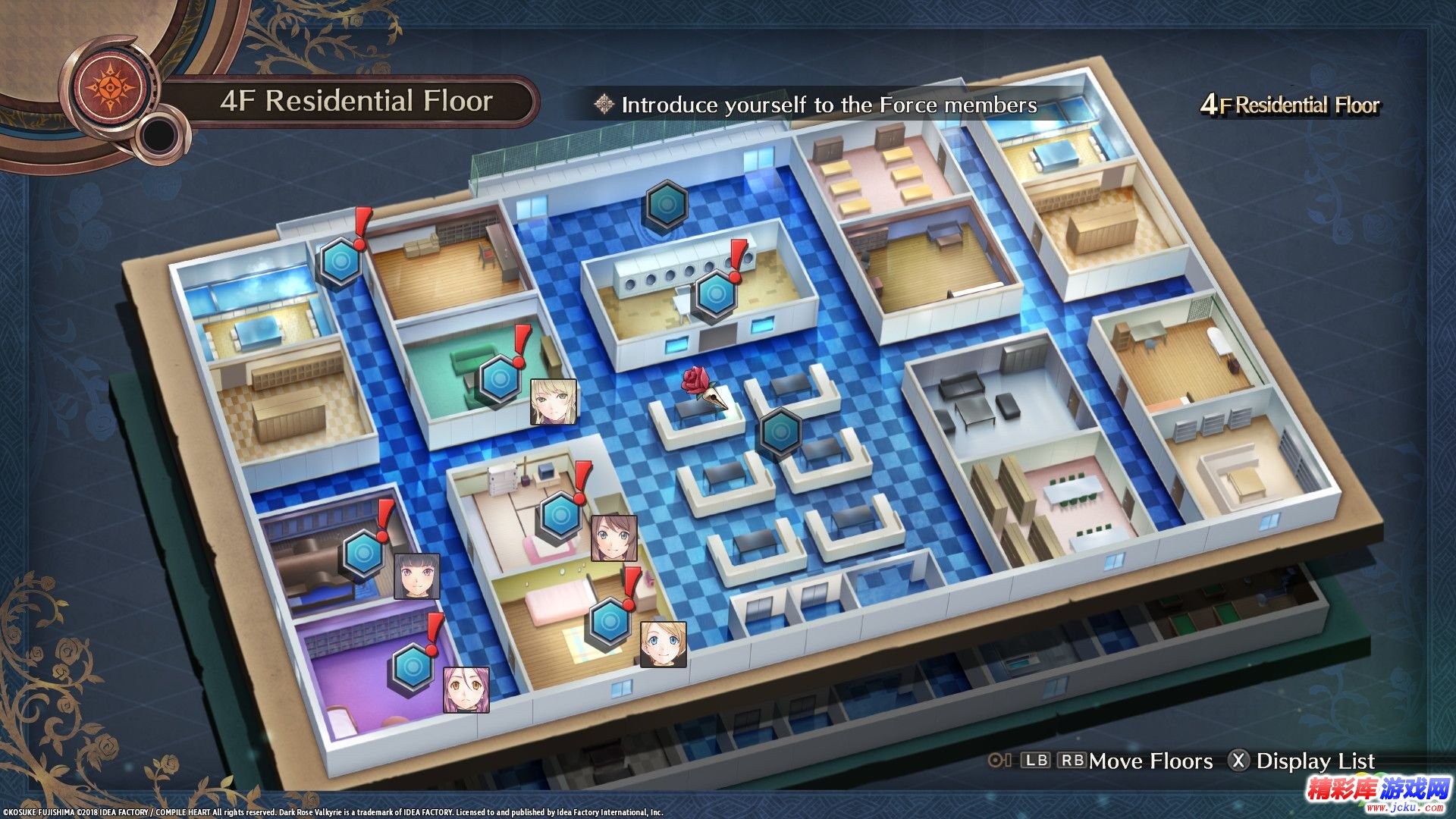Screen dimensions: 1456x819
Task: Choose the hexagon marker in the top corridor
Action: [x=667, y=205]
